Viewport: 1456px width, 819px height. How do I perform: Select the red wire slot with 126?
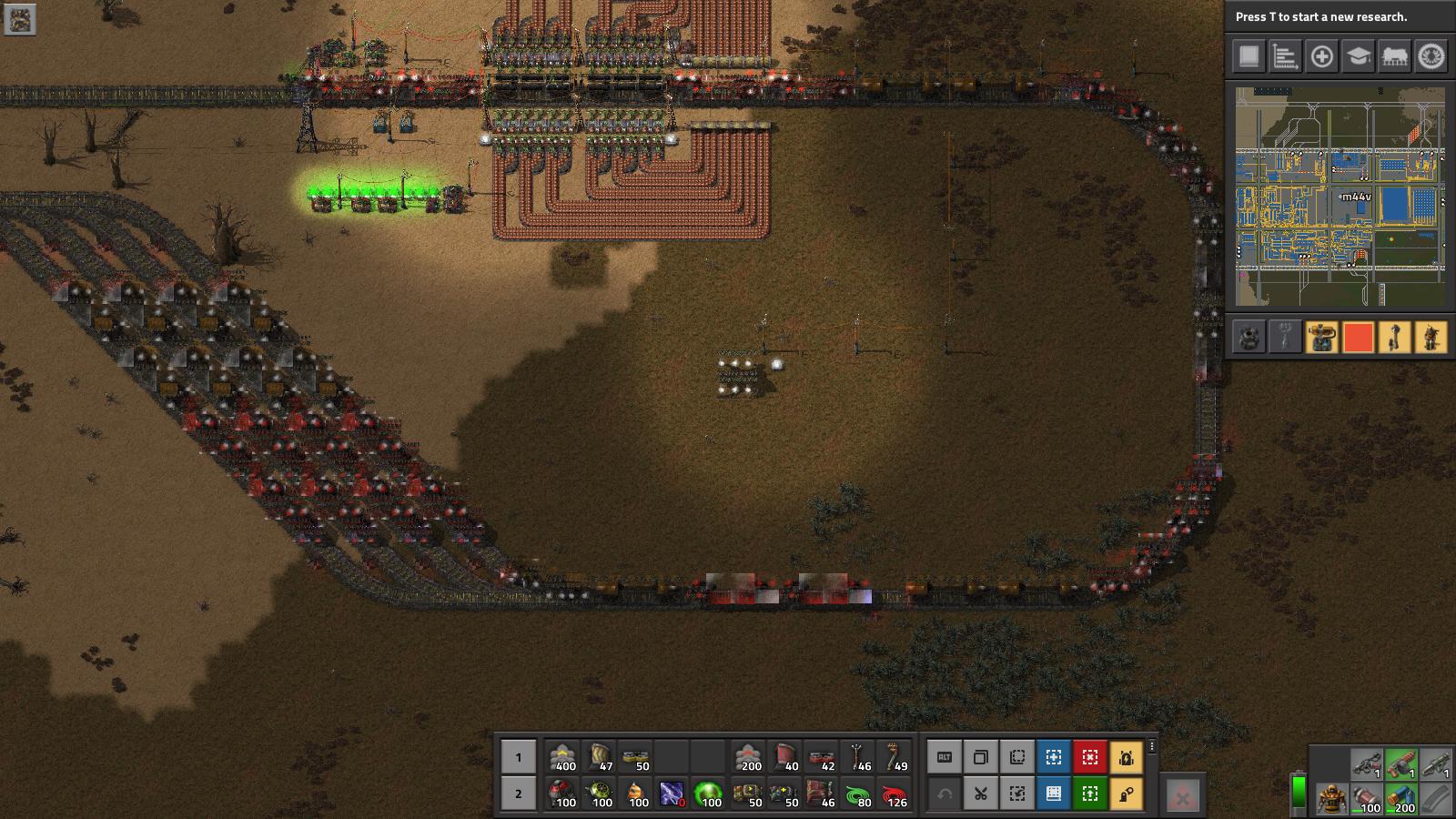[894, 794]
